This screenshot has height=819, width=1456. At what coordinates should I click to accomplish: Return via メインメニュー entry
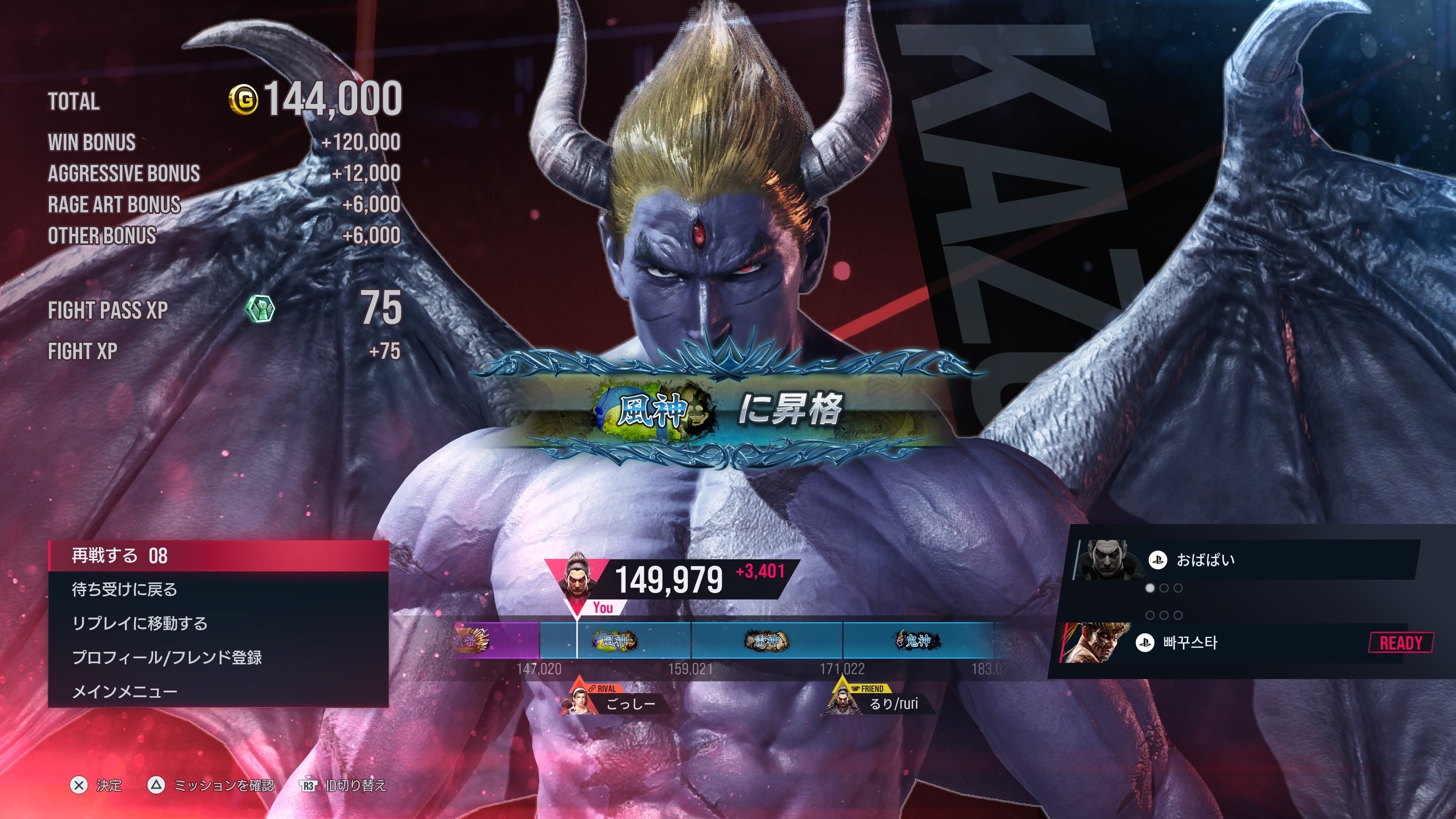pos(218,691)
